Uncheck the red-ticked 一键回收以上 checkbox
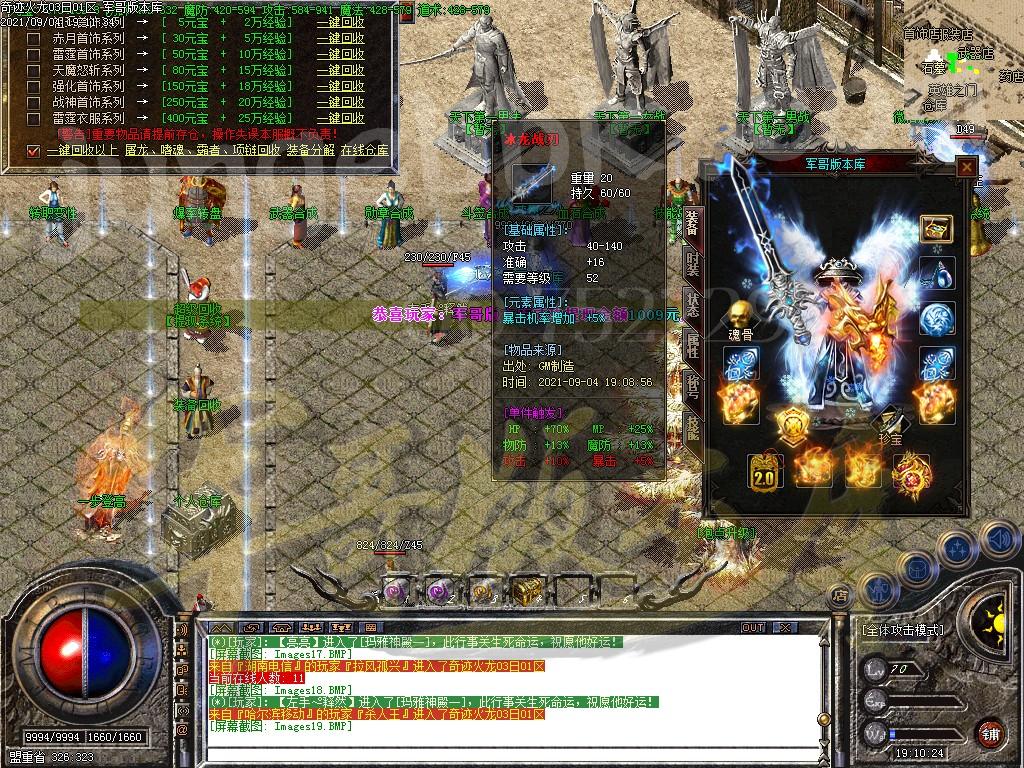Screen dimensions: 1024x768 pos(34,151)
